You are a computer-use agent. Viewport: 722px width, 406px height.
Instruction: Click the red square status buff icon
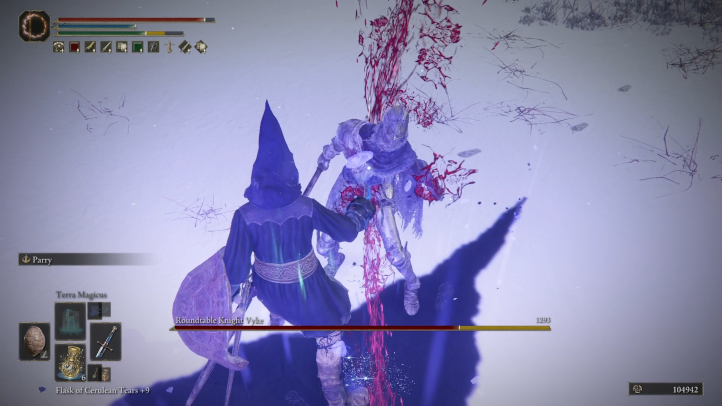[x=74, y=46]
